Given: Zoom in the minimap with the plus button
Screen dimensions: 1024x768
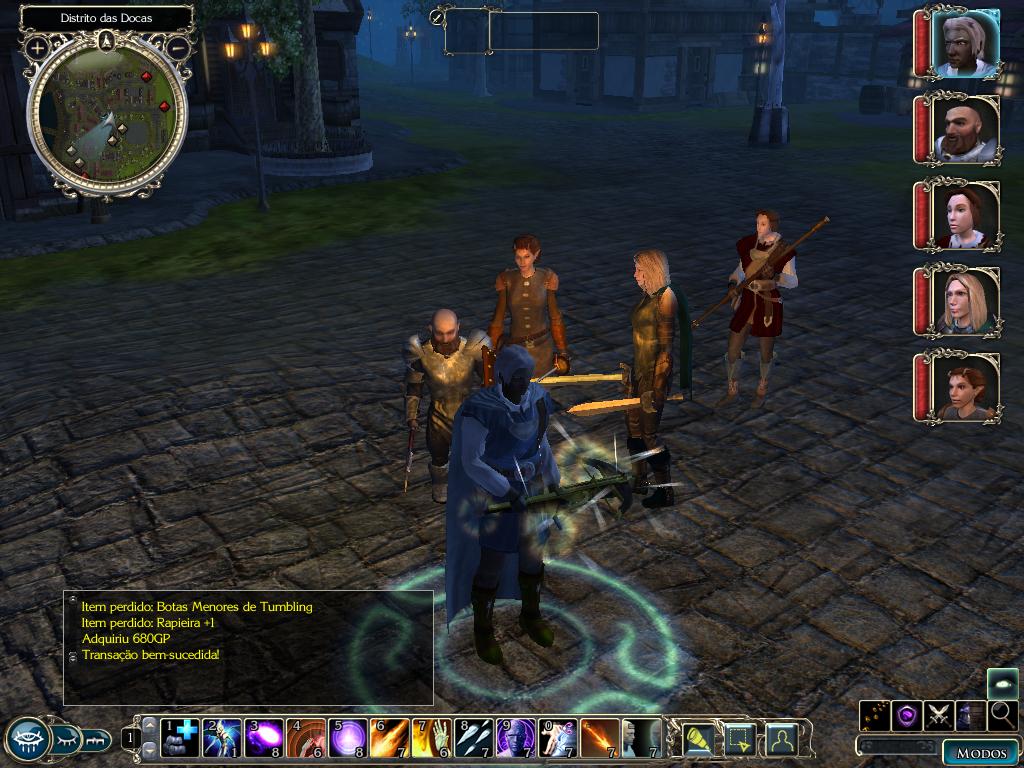Looking at the screenshot, I should pos(37,47).
